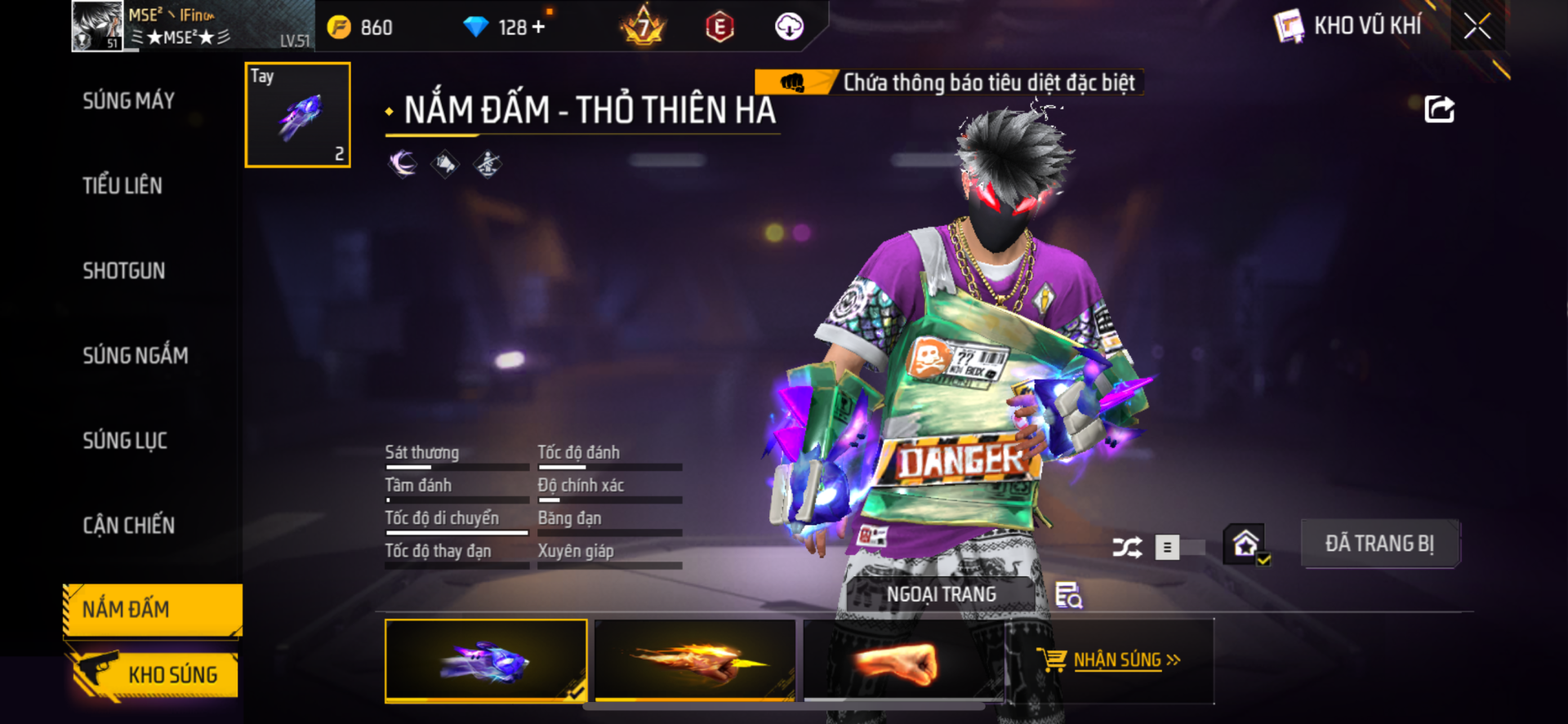Choose the SÚNG LỤC category
Viewport: 1568px width, 724px height.
click(124, 441)
